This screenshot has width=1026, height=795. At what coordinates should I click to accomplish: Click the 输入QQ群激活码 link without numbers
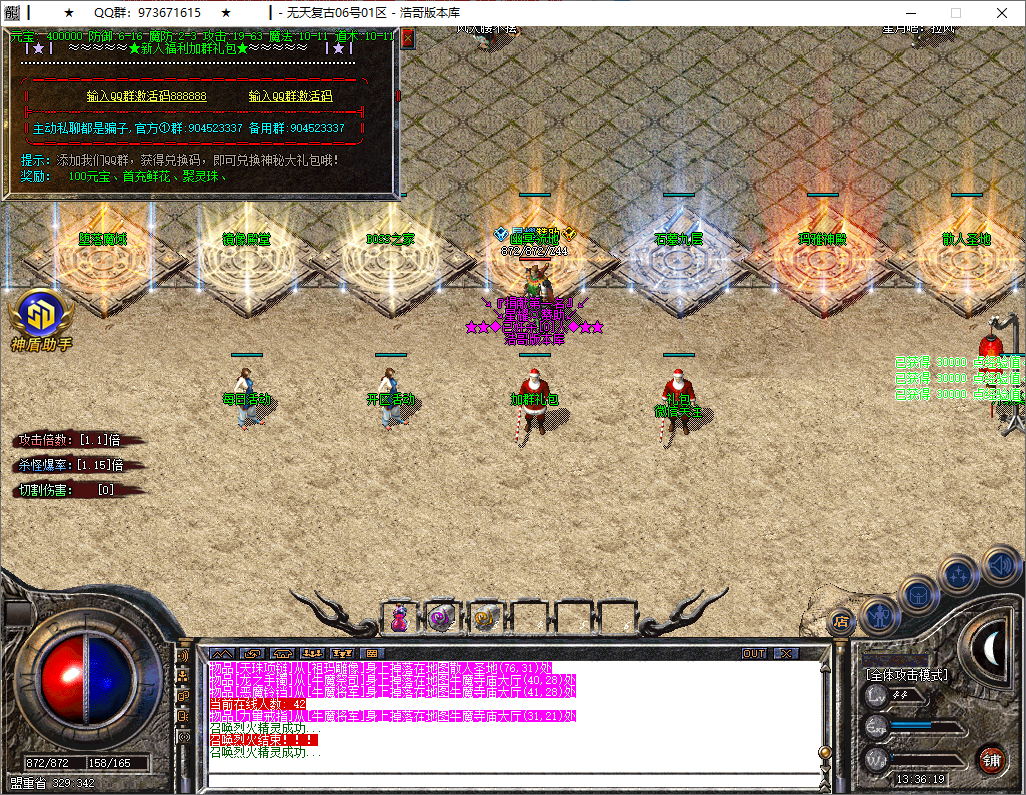click(x=290, y=96)
